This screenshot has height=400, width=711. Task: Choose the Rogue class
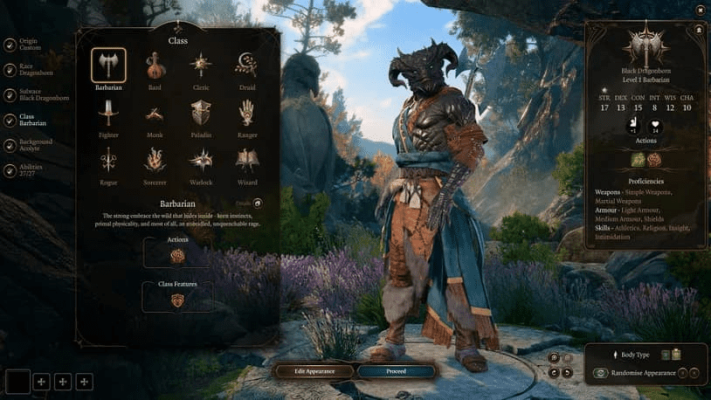click(108, 160)
